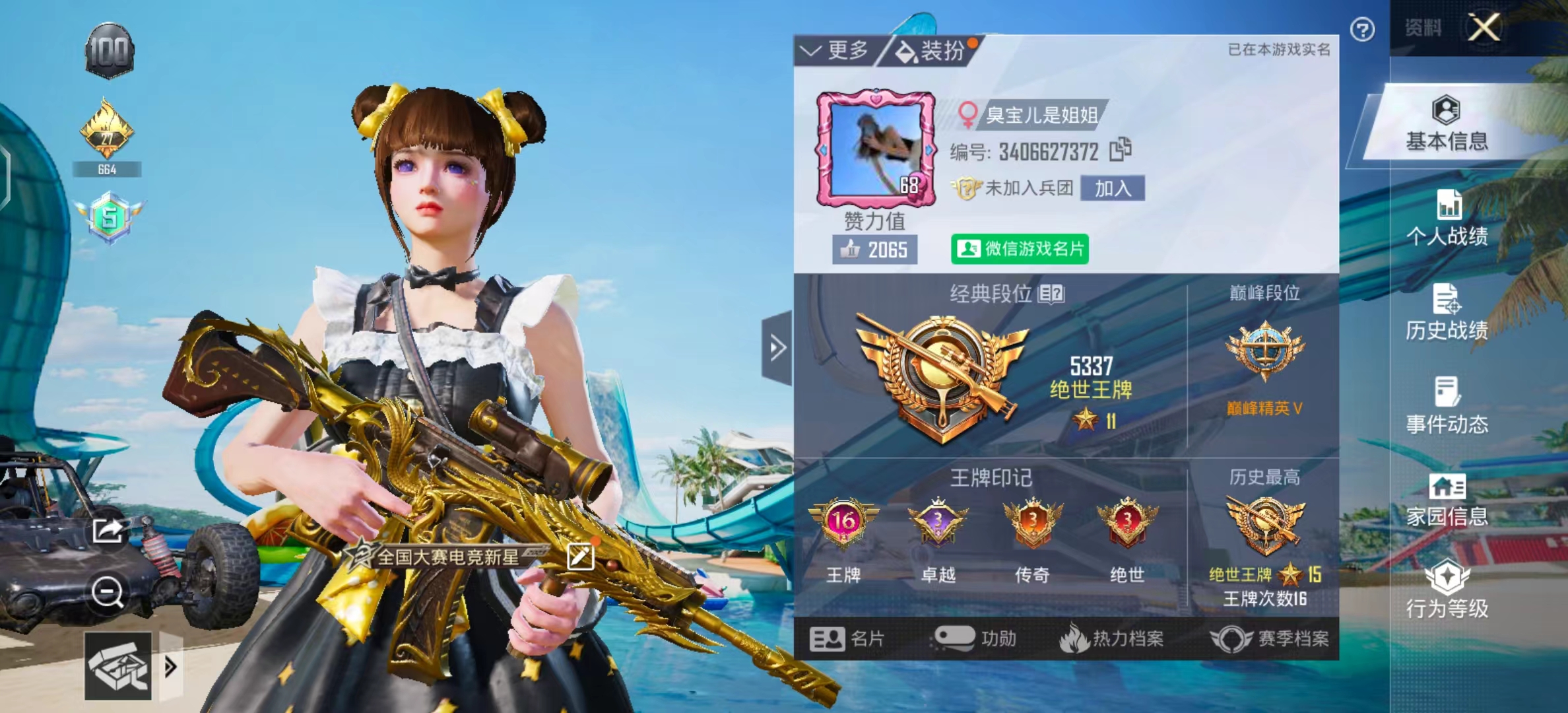Show the 热力档案 page

click(x=1111, y=638)
